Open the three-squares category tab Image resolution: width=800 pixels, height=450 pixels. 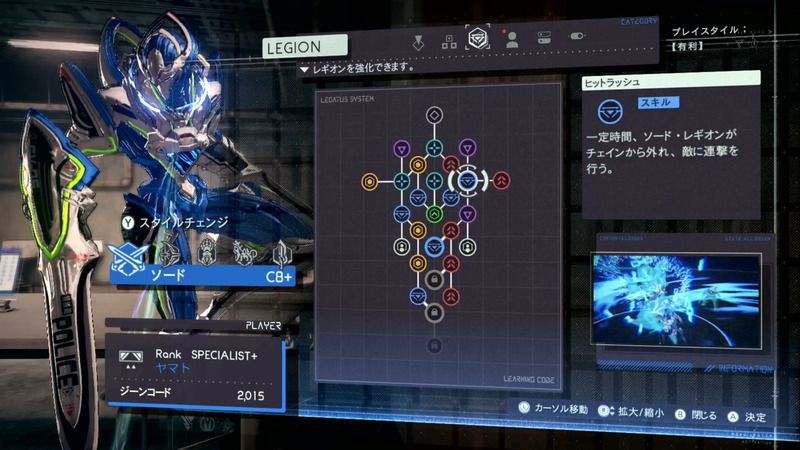[449, 41]
